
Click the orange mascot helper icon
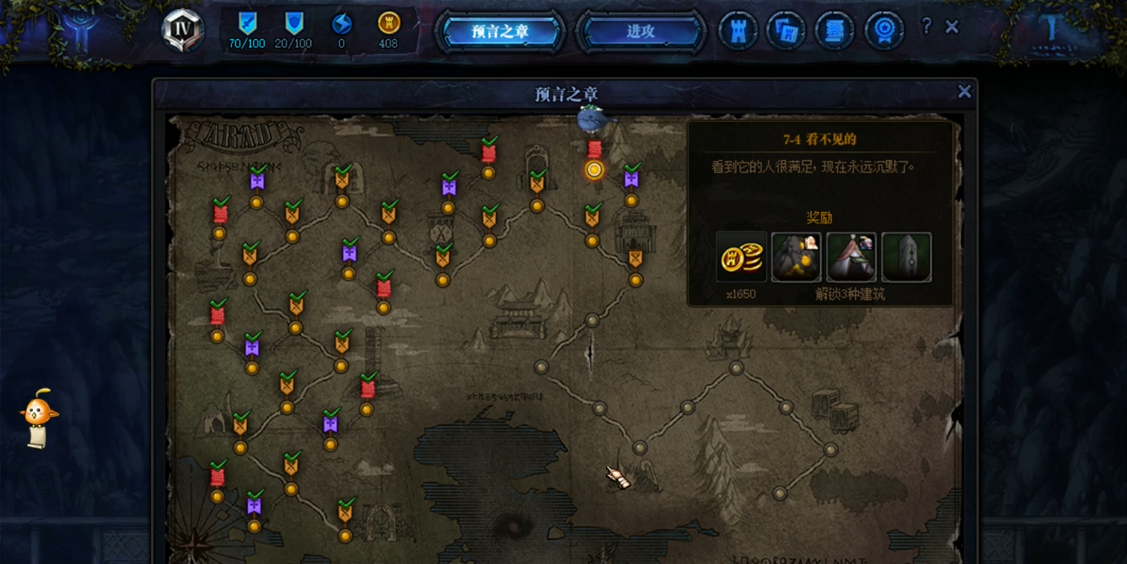click(38, 415)
